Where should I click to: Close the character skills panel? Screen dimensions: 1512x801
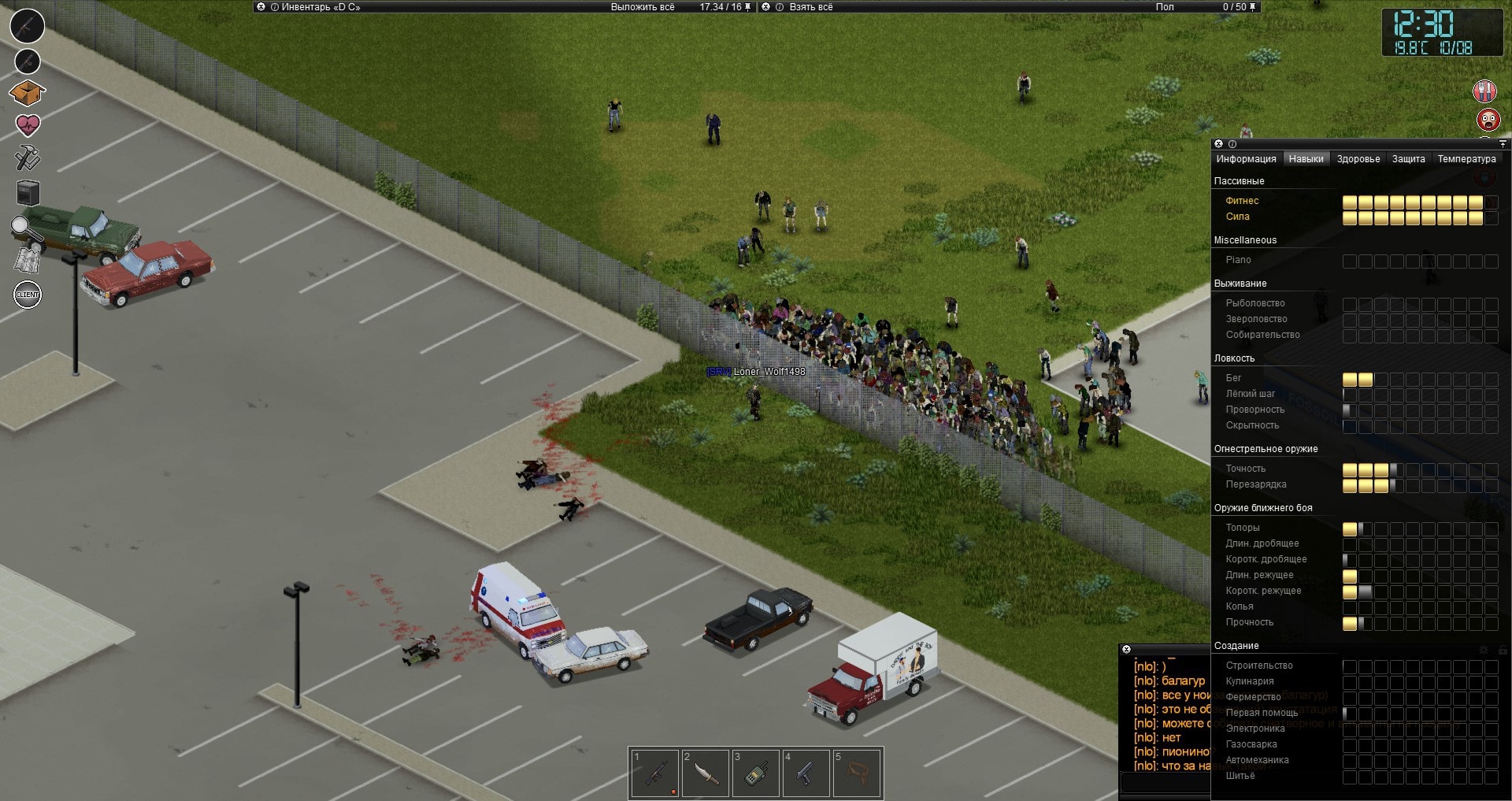tap(1218, 144)
